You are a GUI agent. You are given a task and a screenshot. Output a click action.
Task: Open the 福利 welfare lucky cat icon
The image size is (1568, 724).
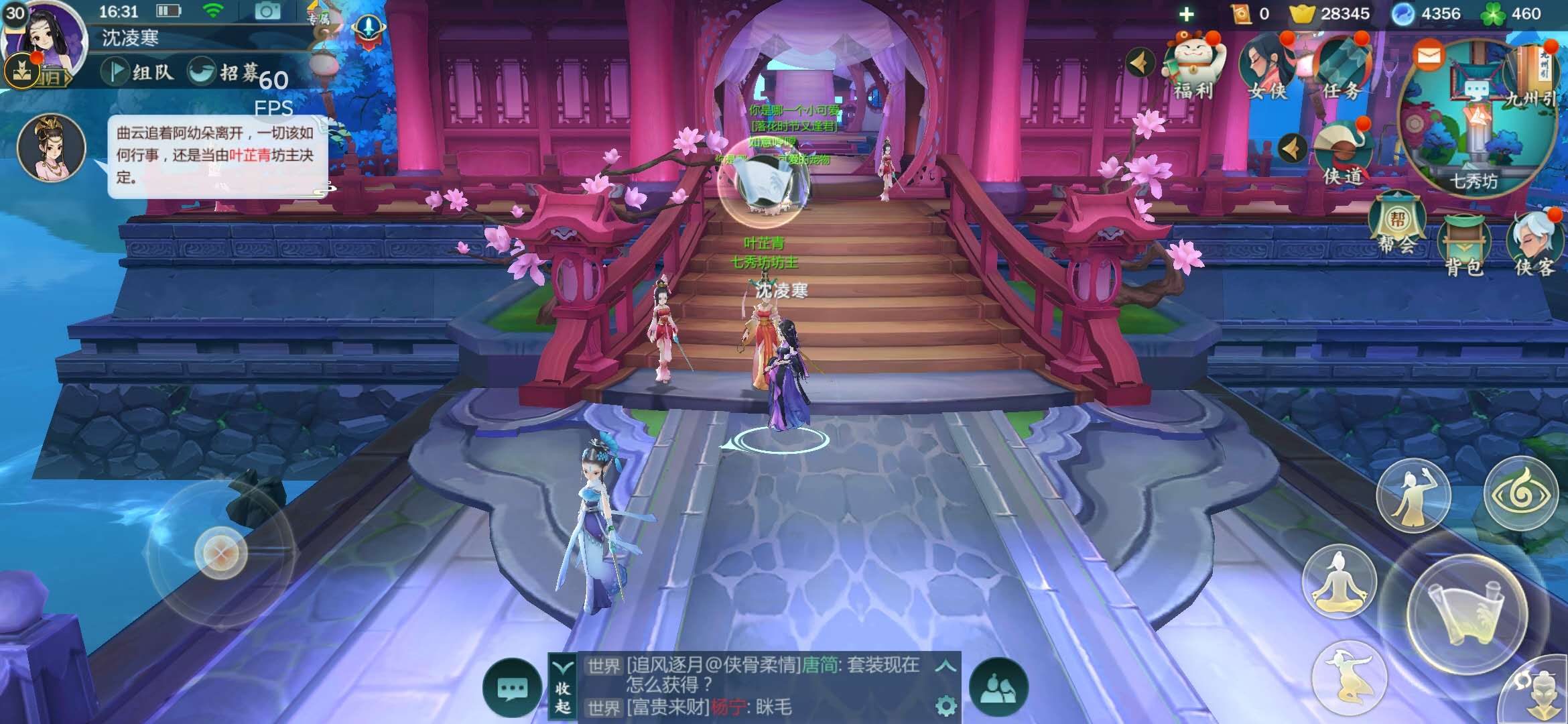click(1193, 66)
